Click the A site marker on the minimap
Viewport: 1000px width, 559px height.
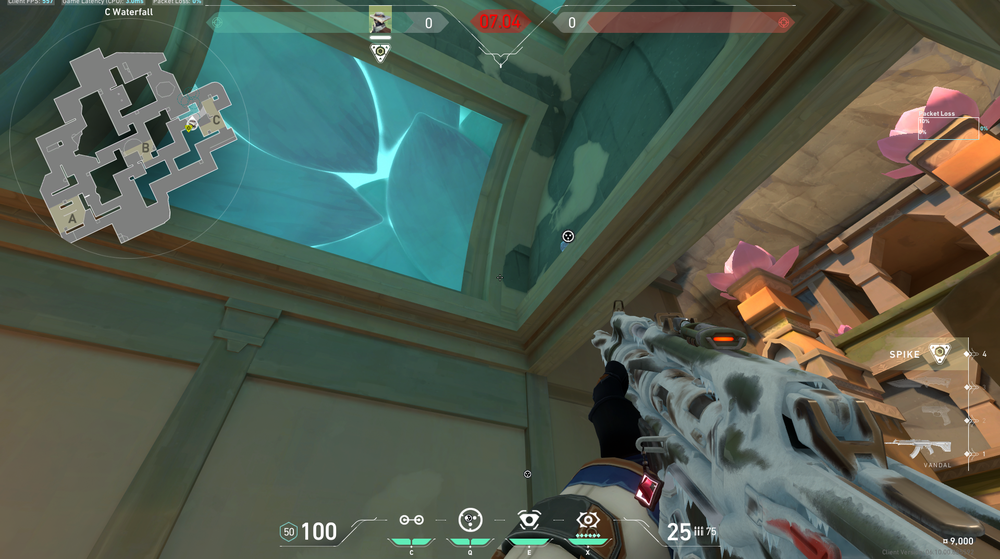pyautogui.click(x=71, y=214)
